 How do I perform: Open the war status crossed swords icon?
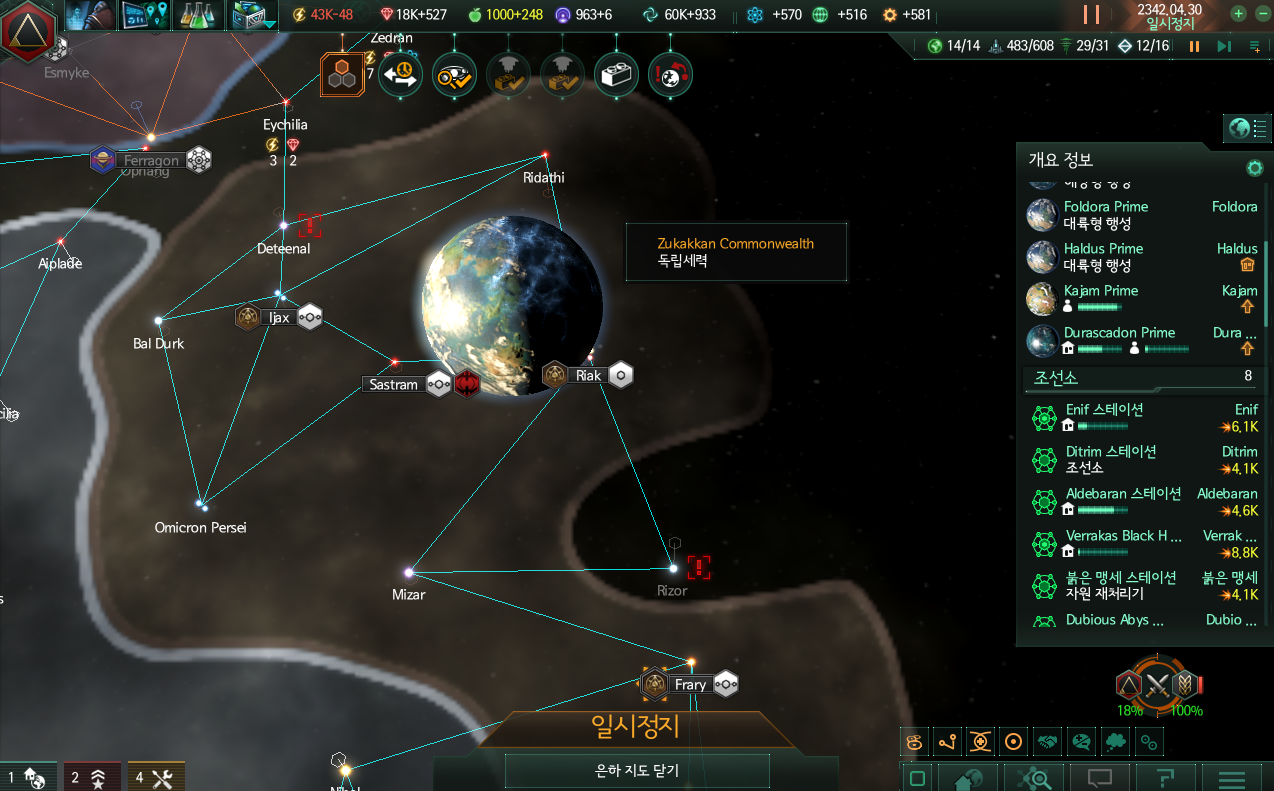tap(1158, 686)
